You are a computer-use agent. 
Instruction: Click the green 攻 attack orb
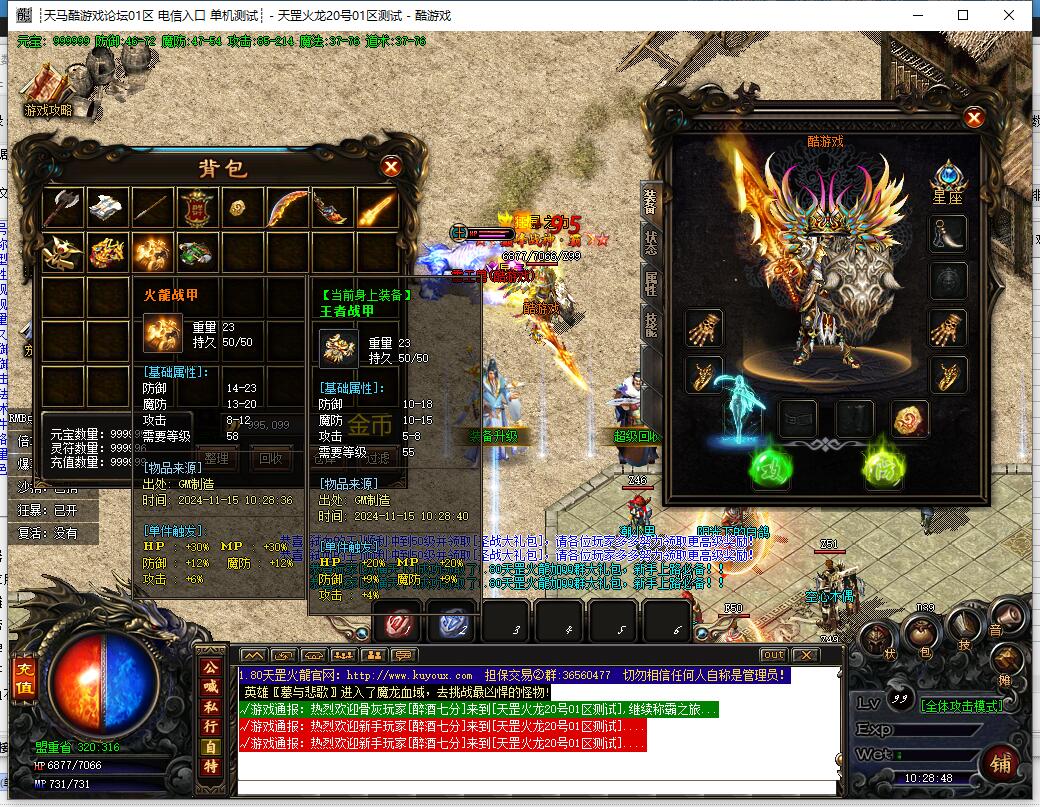tap(771, 470)
